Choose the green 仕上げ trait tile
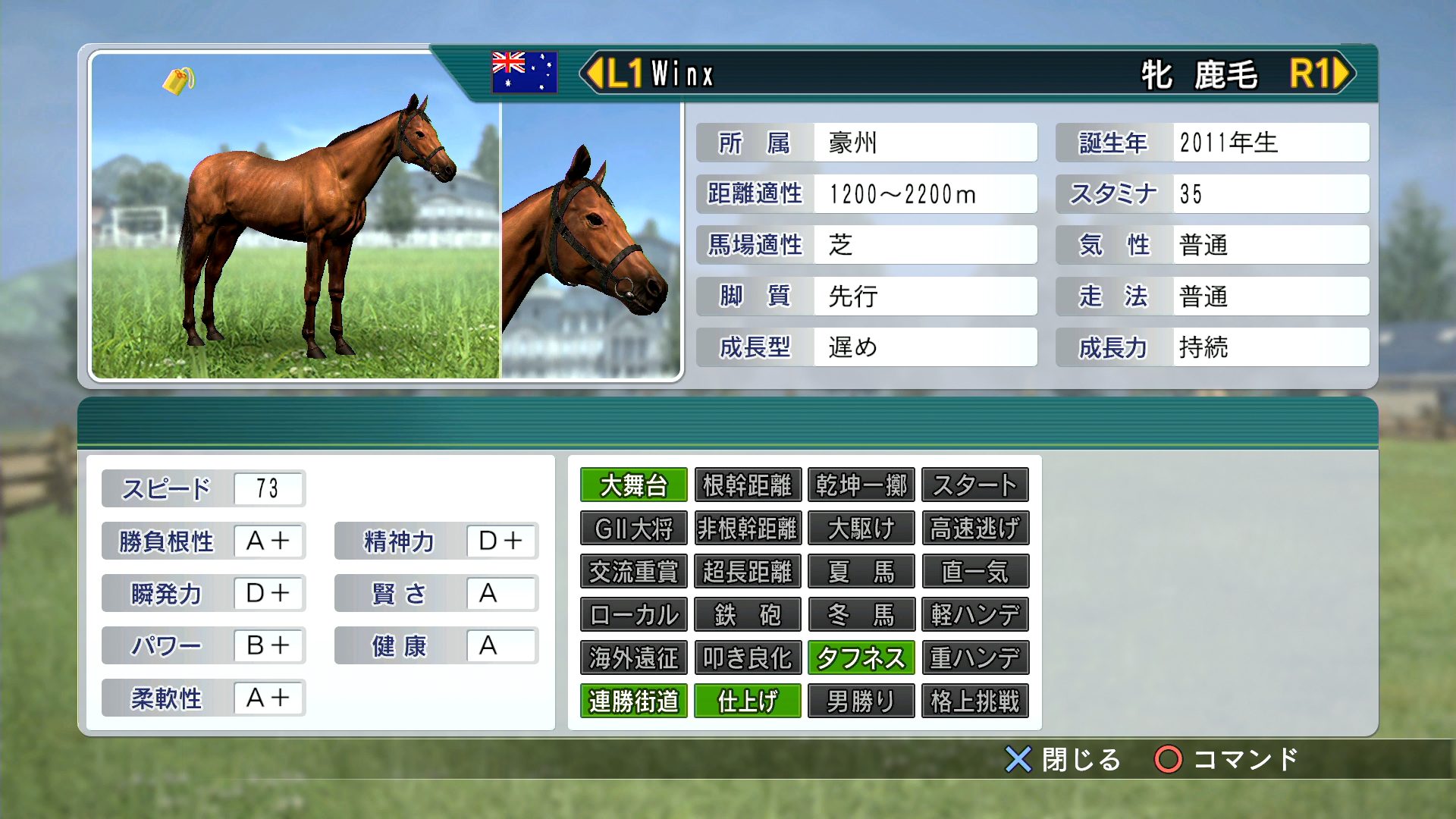 [747, 701]
